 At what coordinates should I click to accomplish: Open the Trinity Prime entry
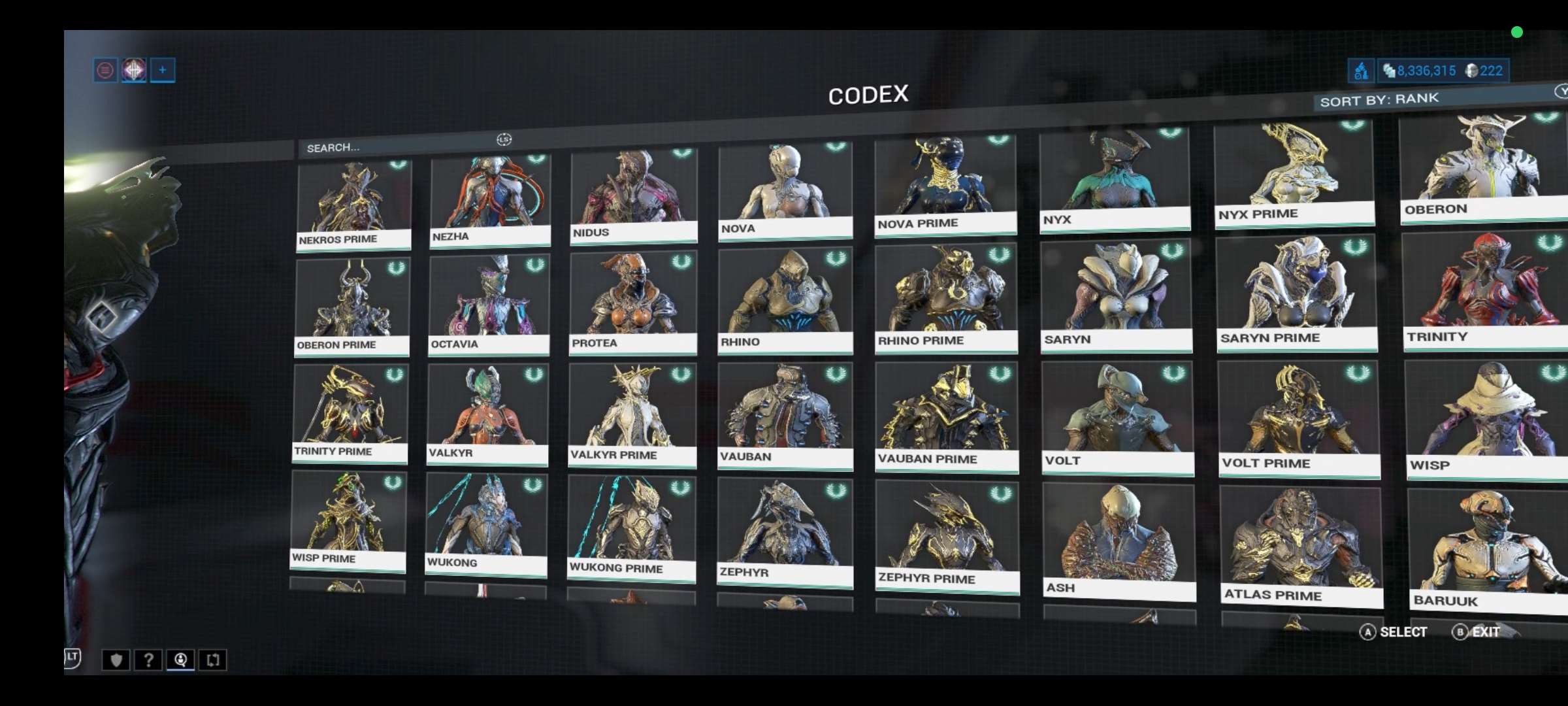point(350,413)
